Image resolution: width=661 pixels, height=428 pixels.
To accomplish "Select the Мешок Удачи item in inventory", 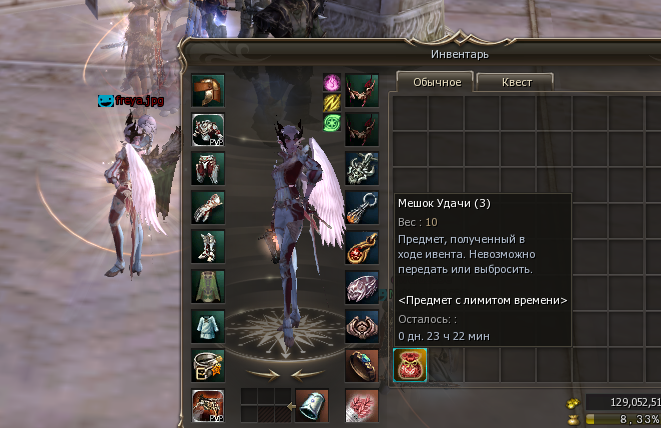I will [x=410, y=364].
